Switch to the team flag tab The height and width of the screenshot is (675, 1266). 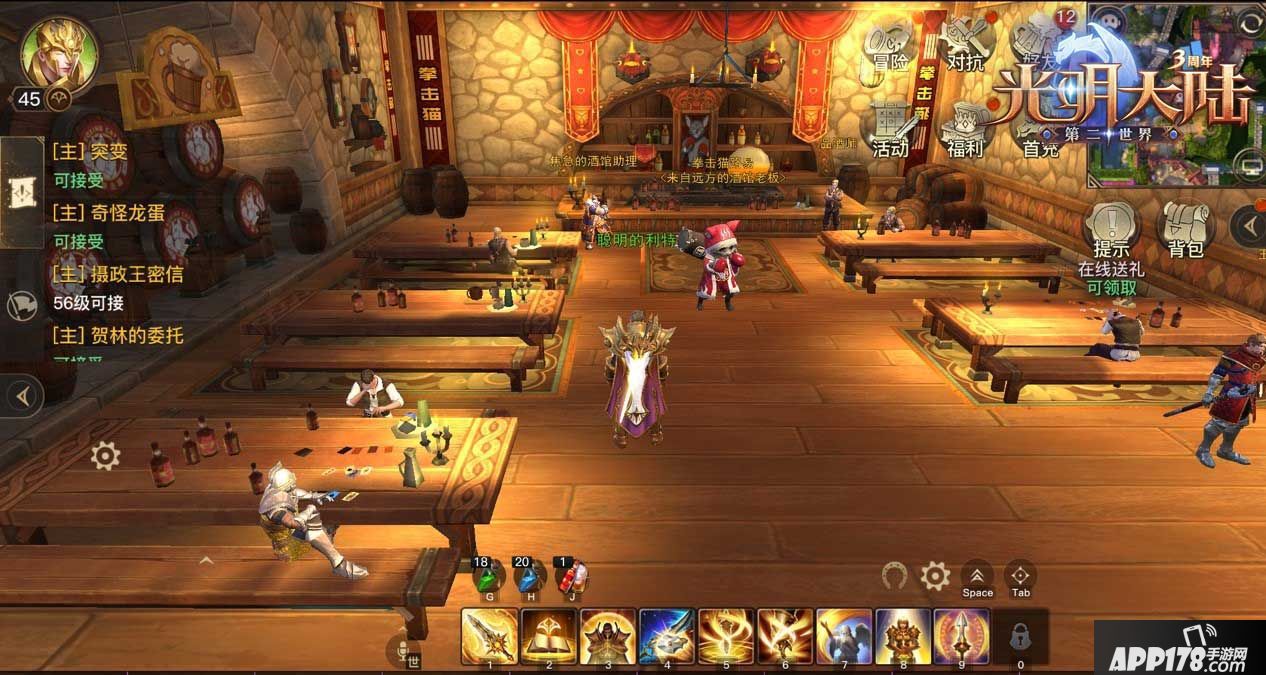click(x=21, y=306)
